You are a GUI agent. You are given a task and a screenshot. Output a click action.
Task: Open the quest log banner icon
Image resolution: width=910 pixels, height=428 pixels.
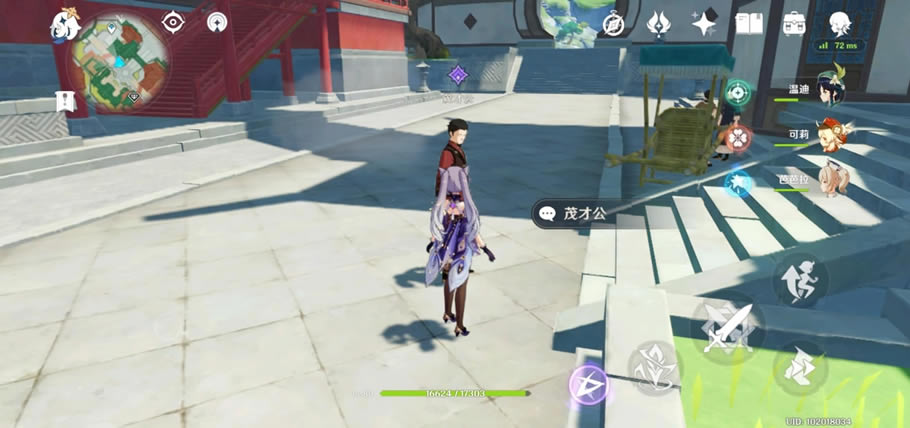click(67, 100)
